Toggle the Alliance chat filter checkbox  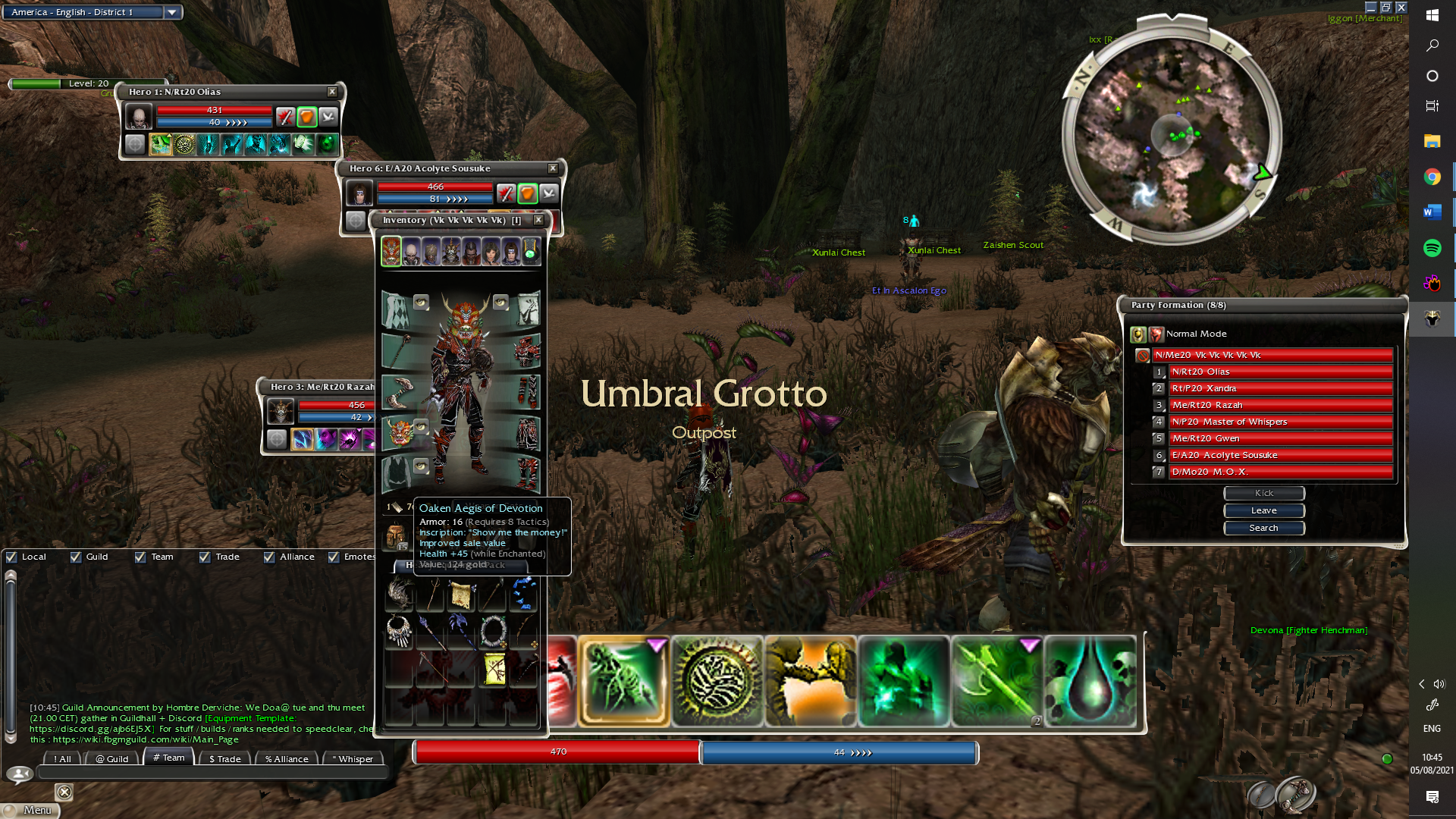269,557
